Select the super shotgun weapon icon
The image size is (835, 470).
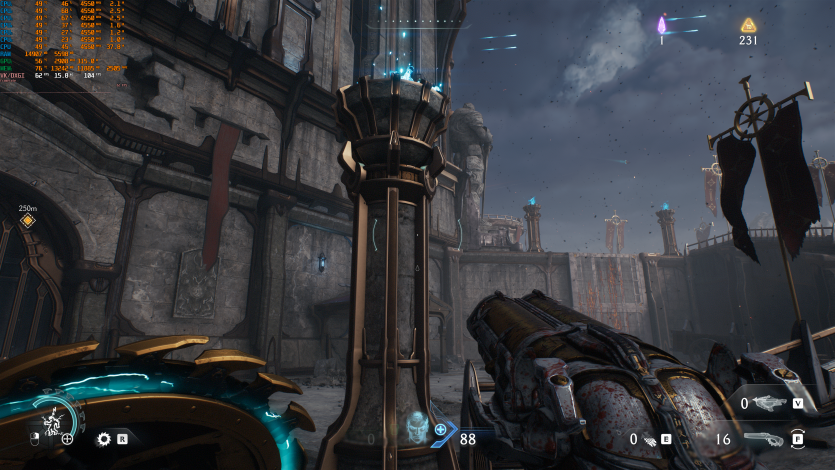click(764, 438)
